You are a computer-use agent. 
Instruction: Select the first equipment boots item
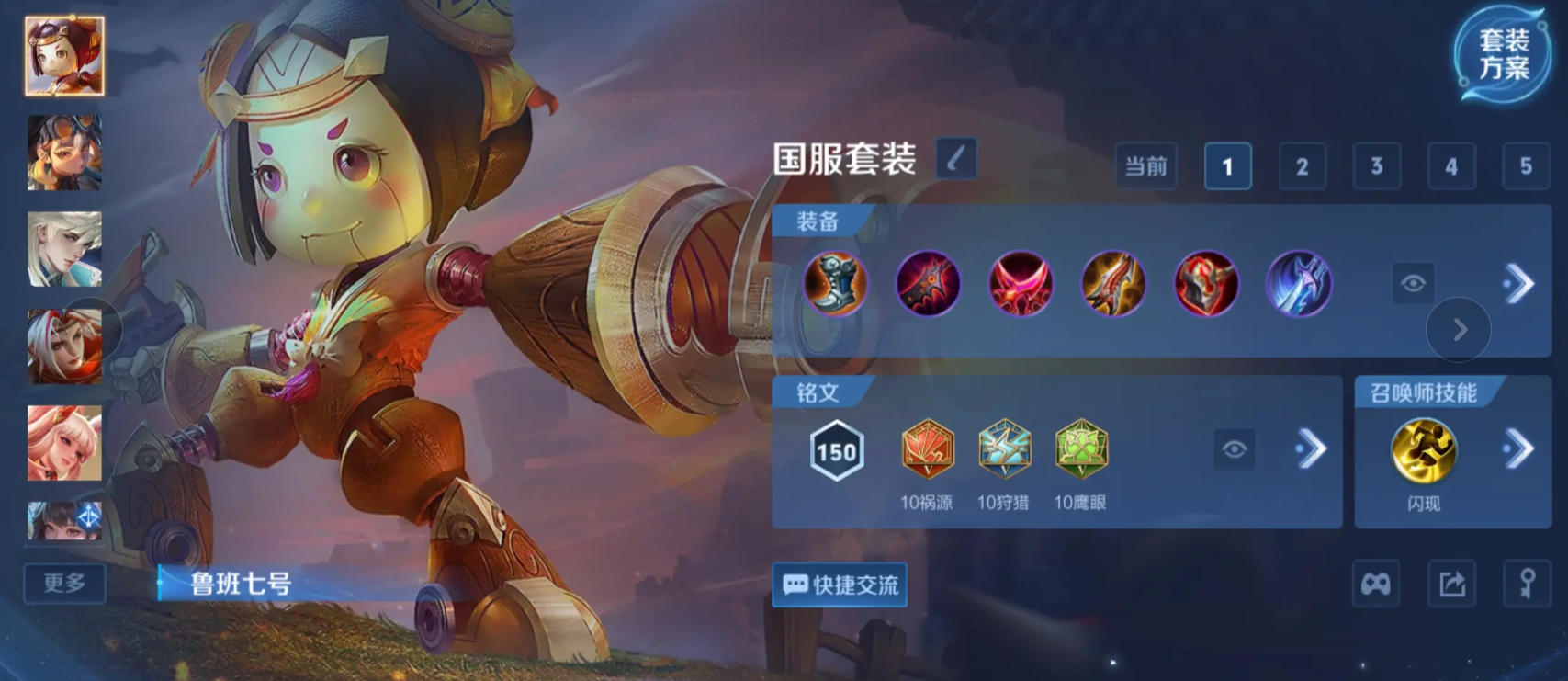pyautogui.click(x=835, y=285)
